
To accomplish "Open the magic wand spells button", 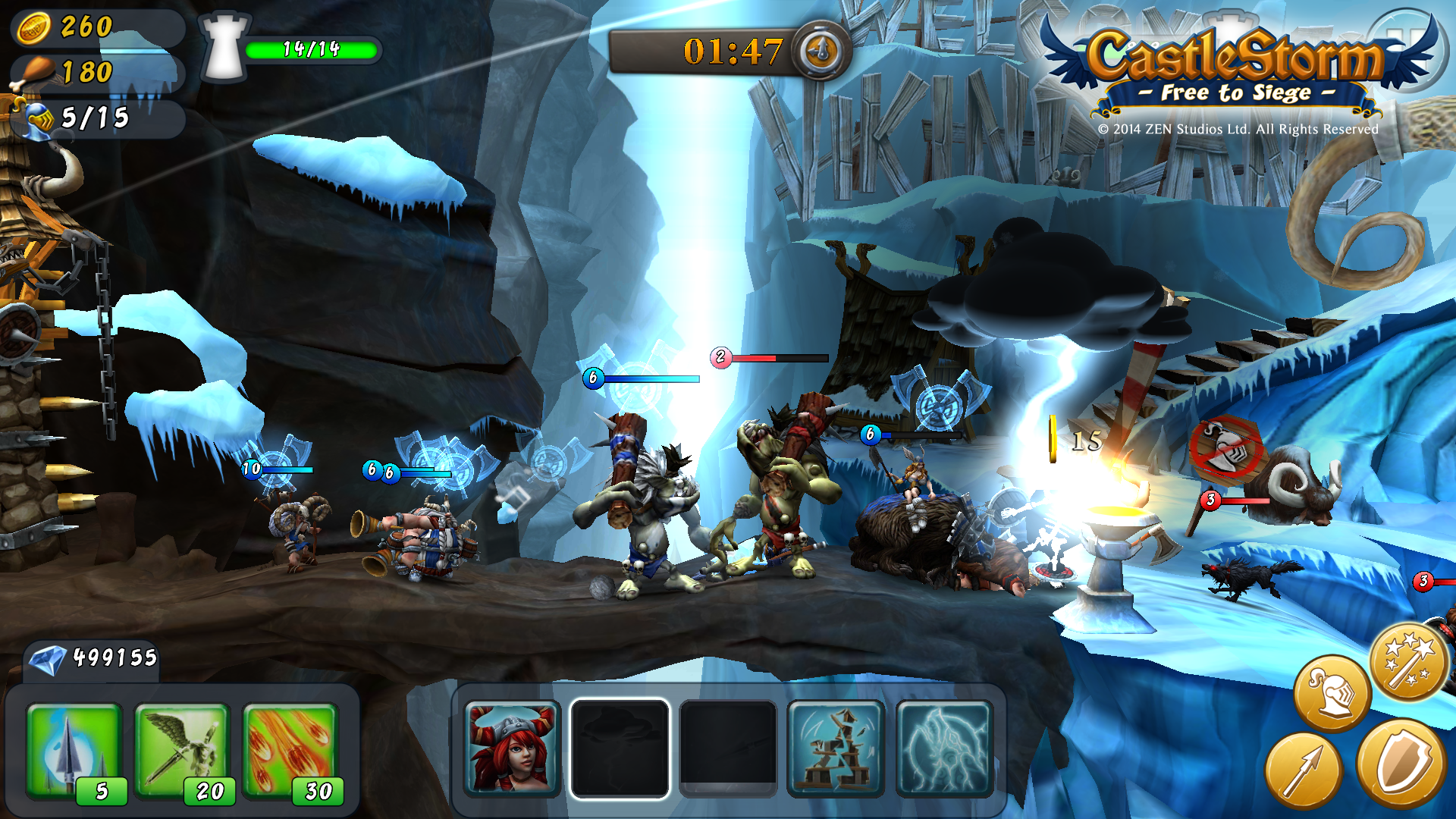I will tap(1407, 661).
